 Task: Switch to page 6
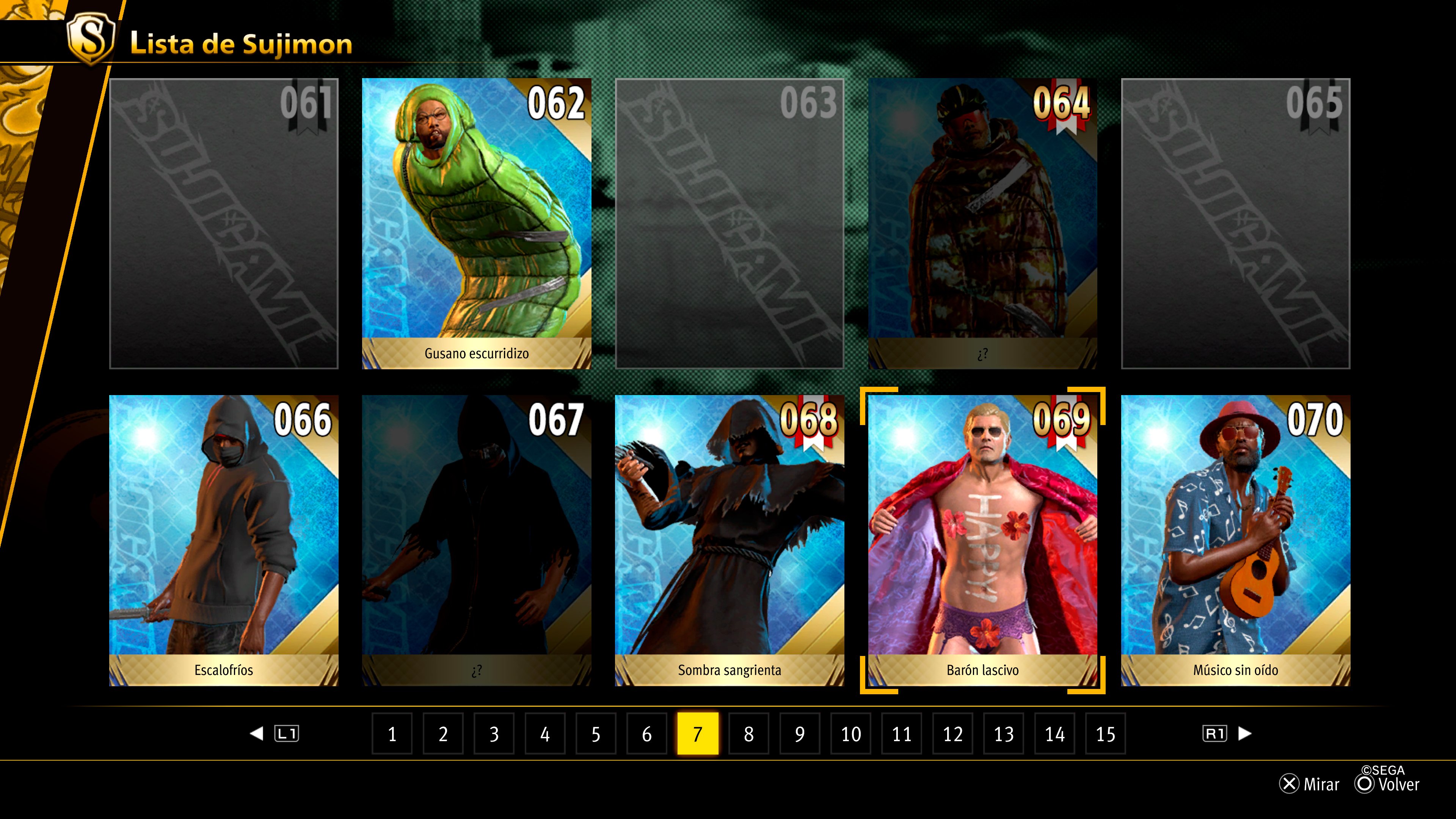point(646,734)
